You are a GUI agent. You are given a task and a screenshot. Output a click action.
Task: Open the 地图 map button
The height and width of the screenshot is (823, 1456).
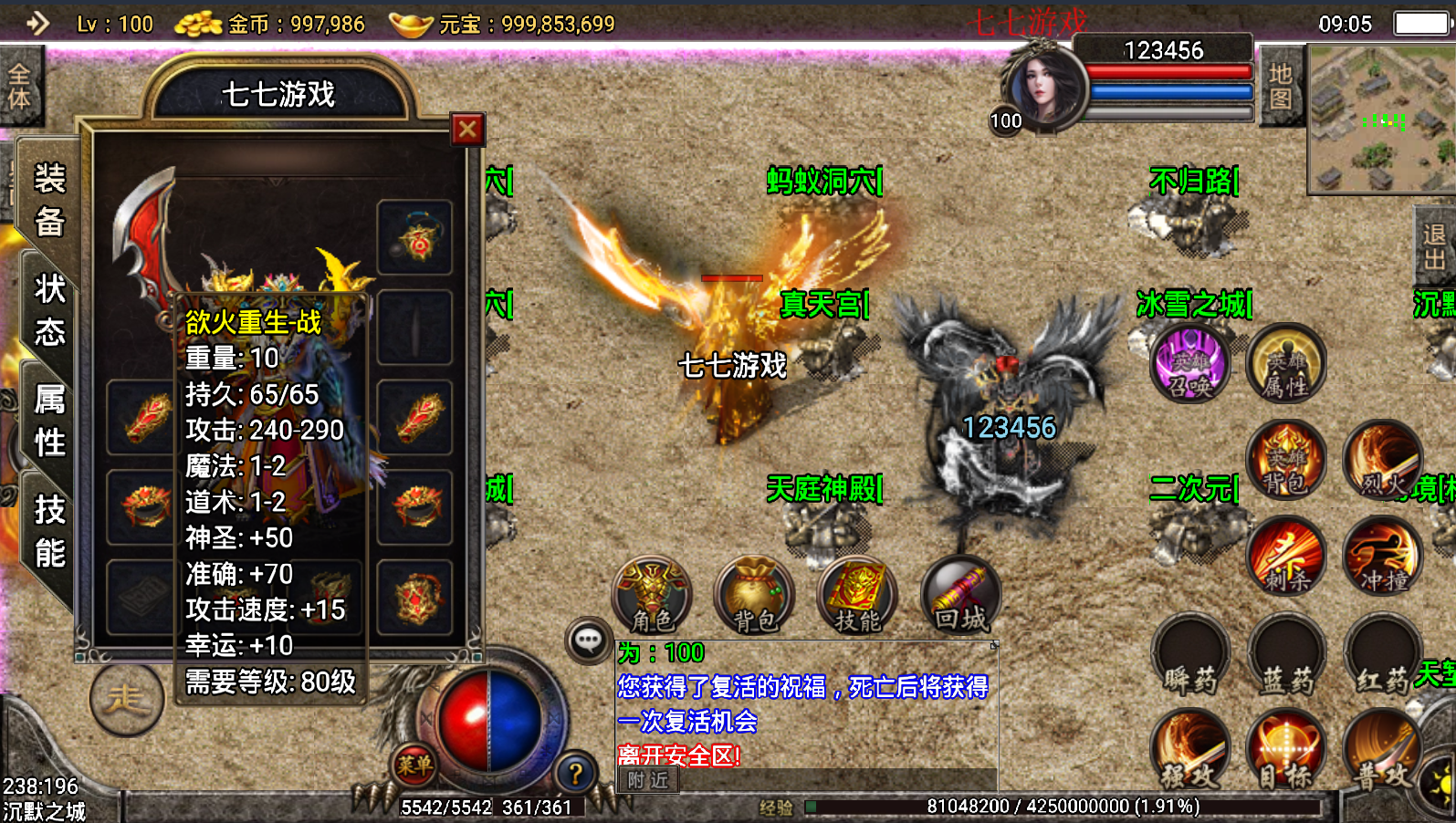[1280, 86]
